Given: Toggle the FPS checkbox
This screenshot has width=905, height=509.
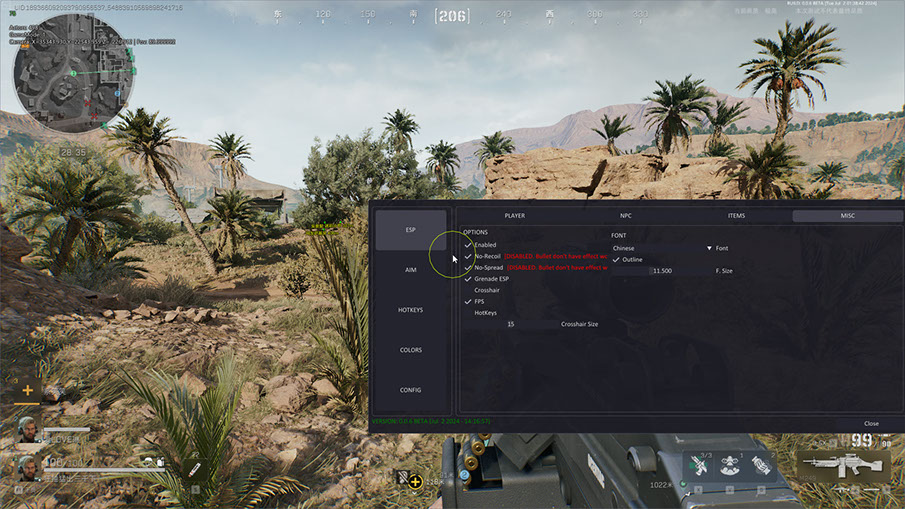Looking at the screenshot, I should tap(468, 301).
